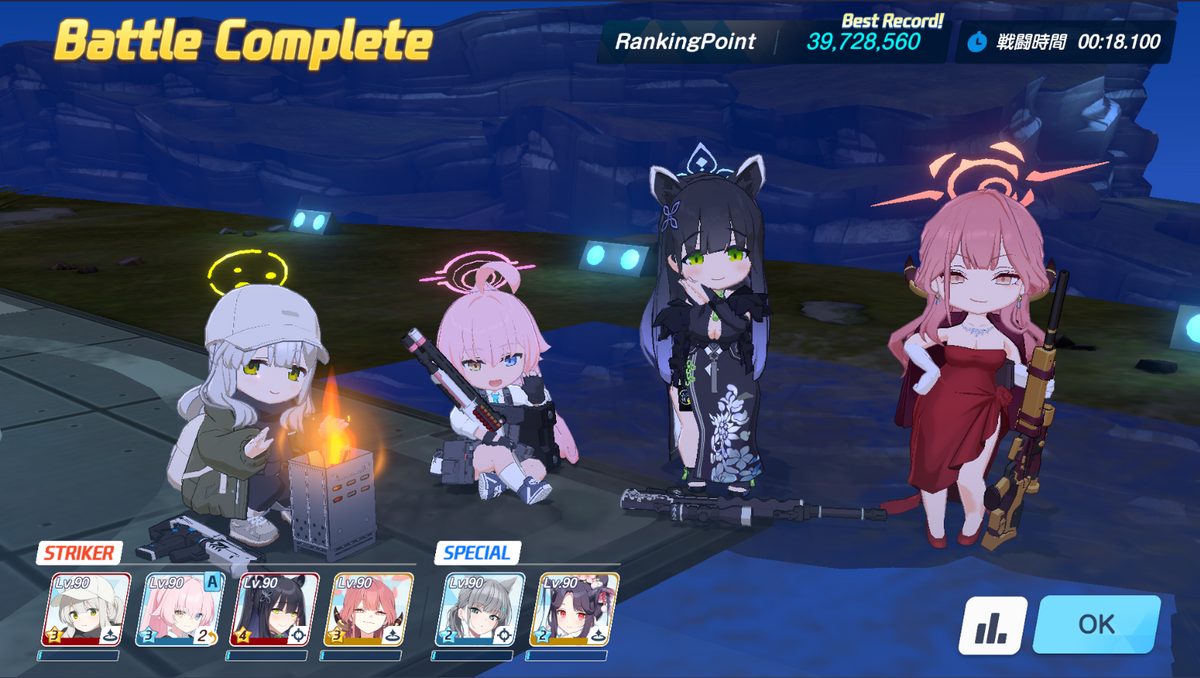Select the dark-haired red-eyed special portrait

point(575,608)
